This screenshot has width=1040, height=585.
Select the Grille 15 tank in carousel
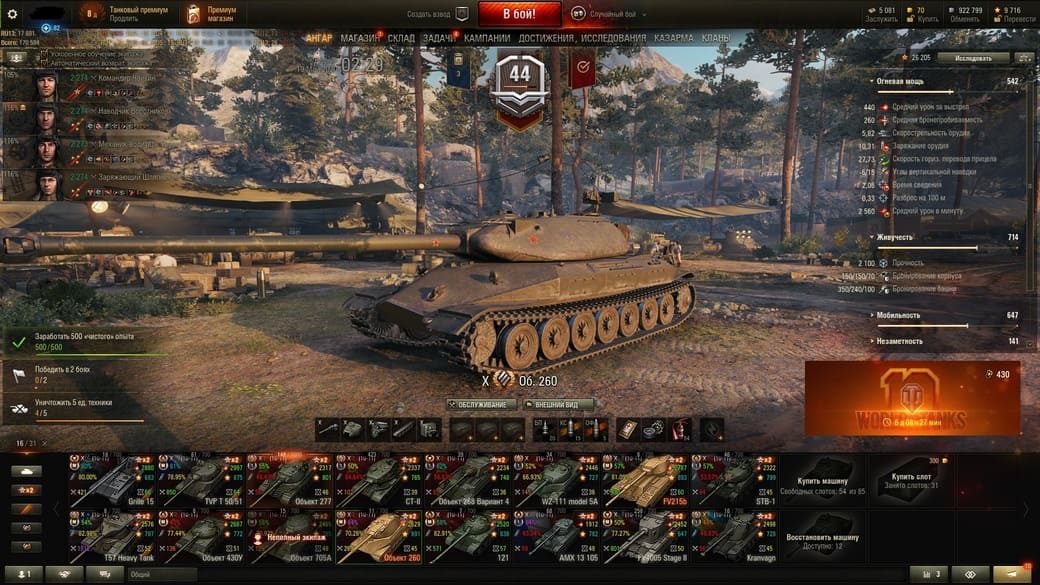tap(113, 479)
